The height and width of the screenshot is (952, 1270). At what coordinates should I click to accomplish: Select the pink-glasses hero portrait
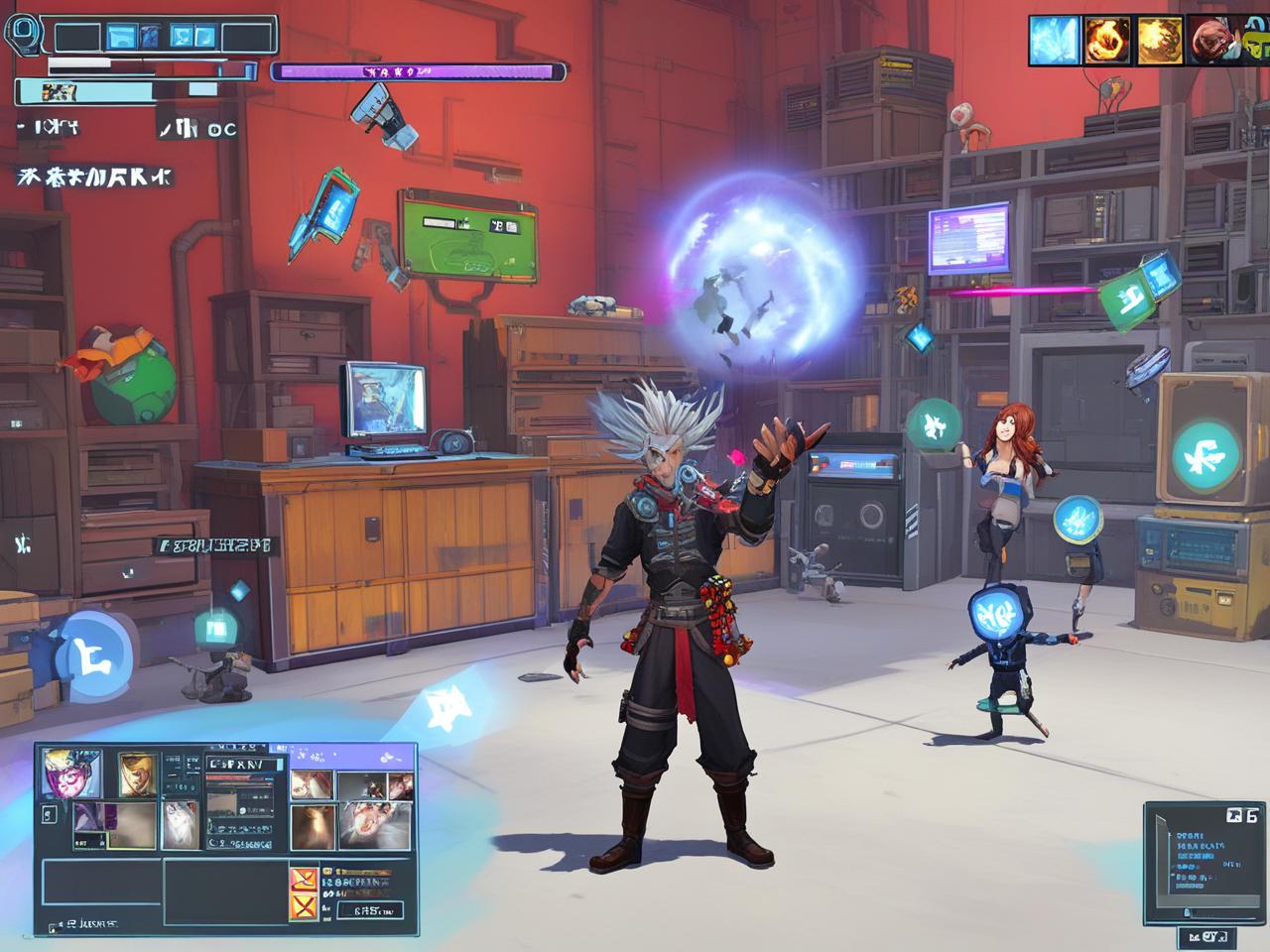[x=69, y=774]
